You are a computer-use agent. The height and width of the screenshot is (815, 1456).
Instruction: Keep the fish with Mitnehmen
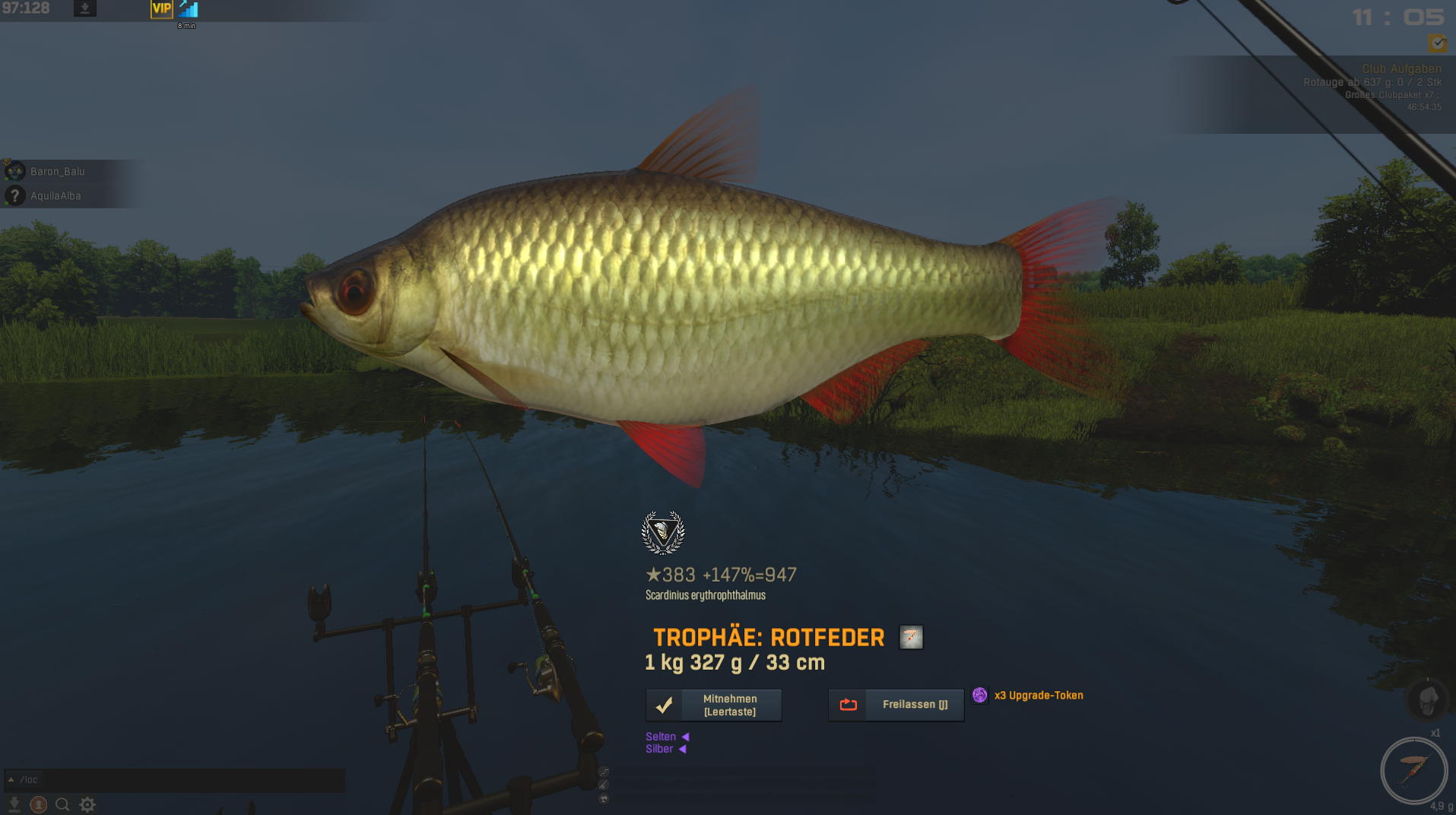click(713, 706)
